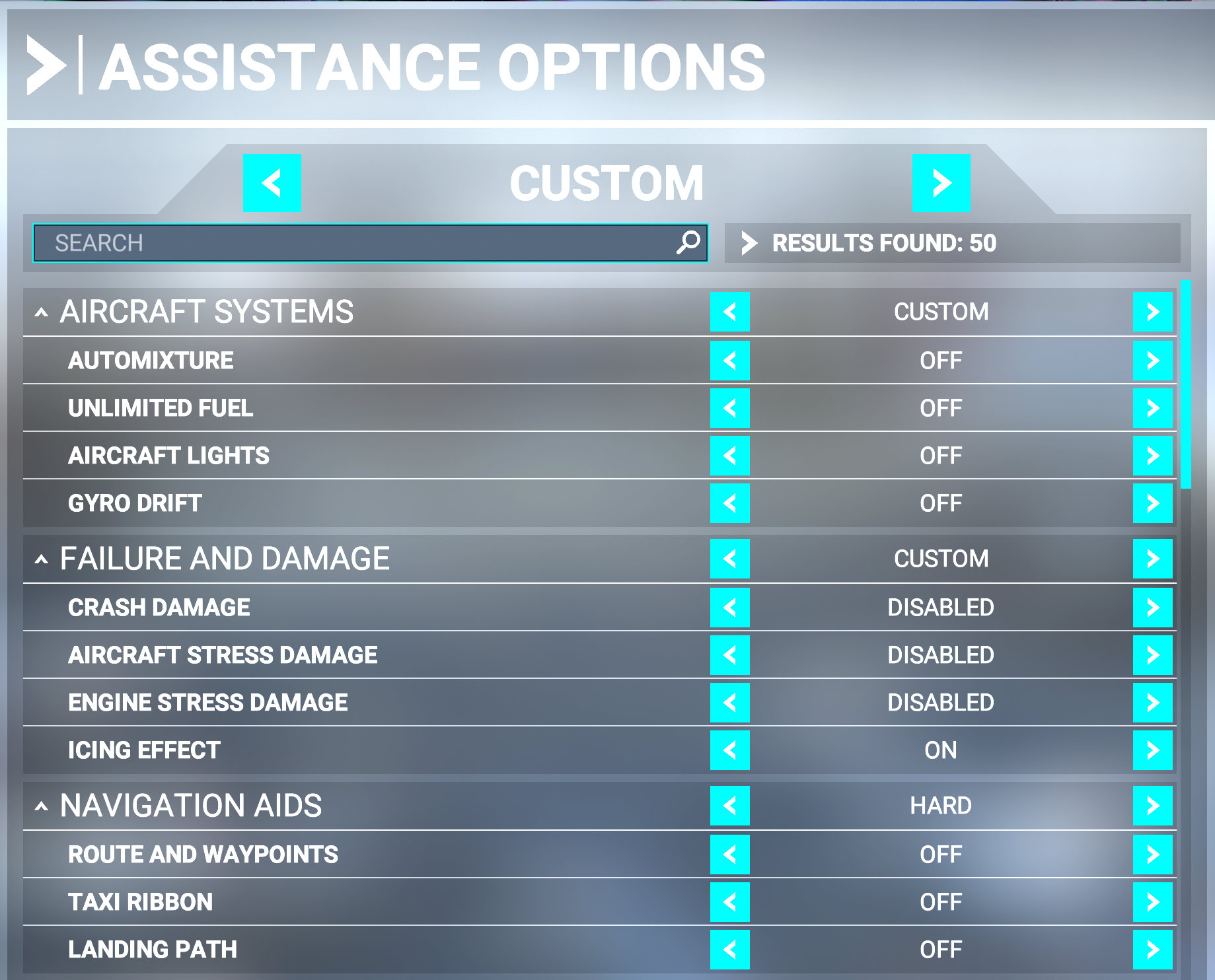Image resolution: width=1215 pixels, height=980 pixels.
Task: Collapse the NAVIGATION AIDS section
Action: tap(42, 806)
